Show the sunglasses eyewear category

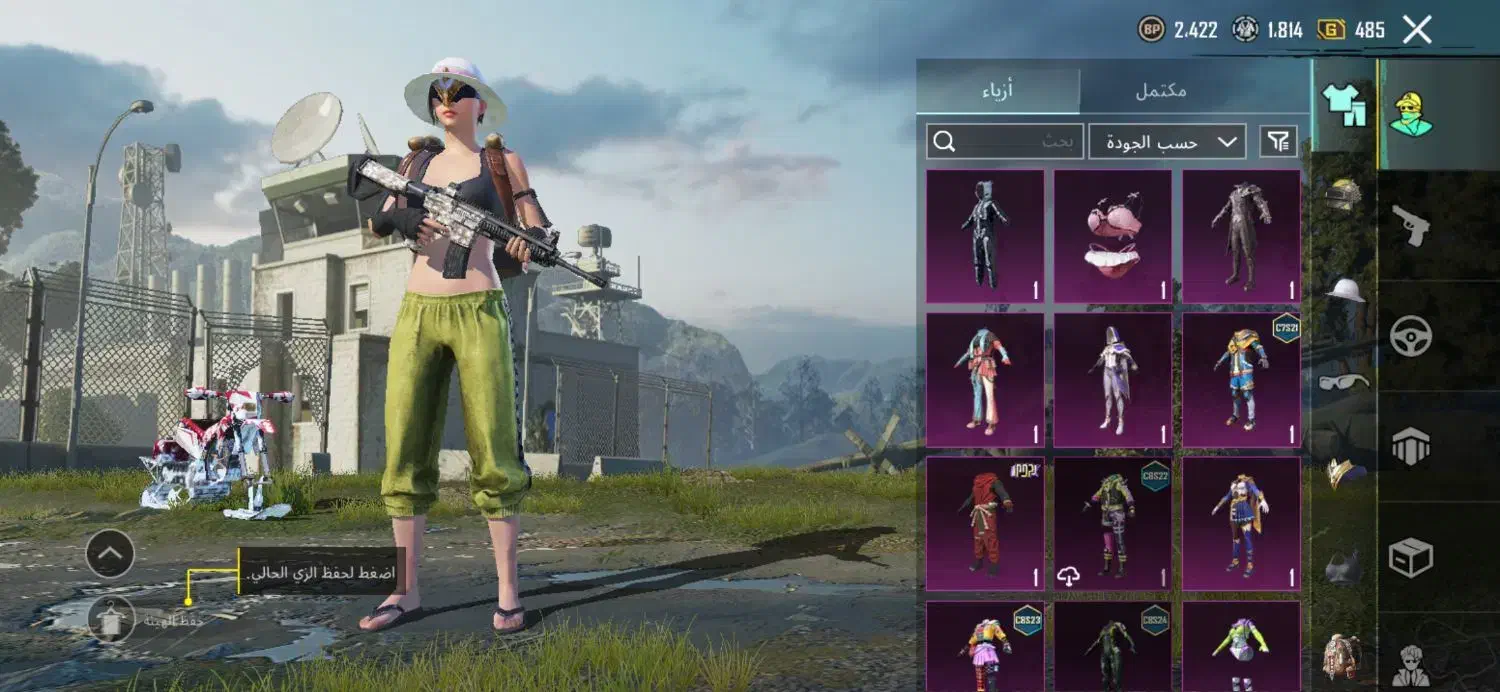(x=1344, y=382)
